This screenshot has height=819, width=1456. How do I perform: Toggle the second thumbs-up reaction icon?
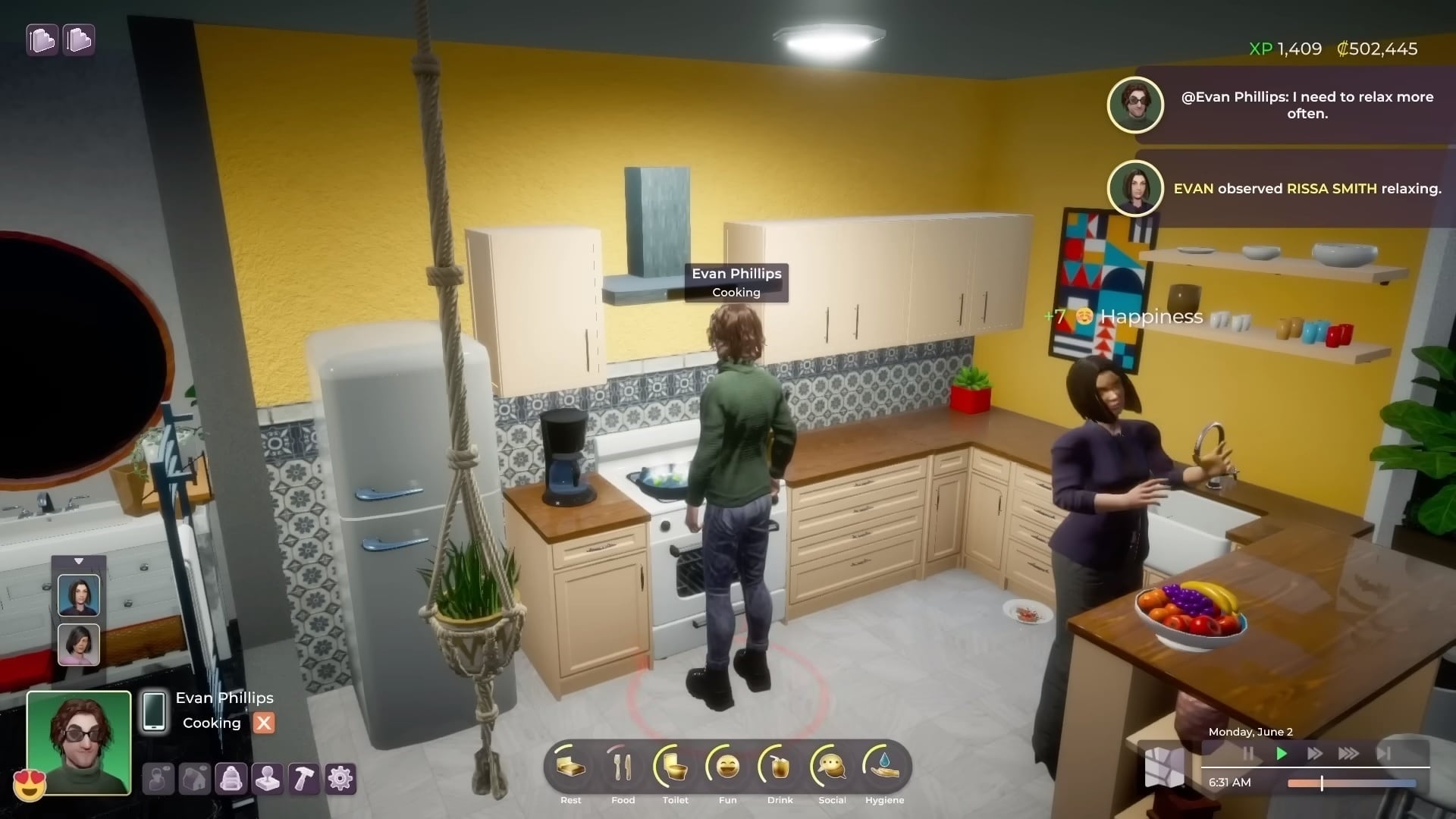(x=79, y=39)
